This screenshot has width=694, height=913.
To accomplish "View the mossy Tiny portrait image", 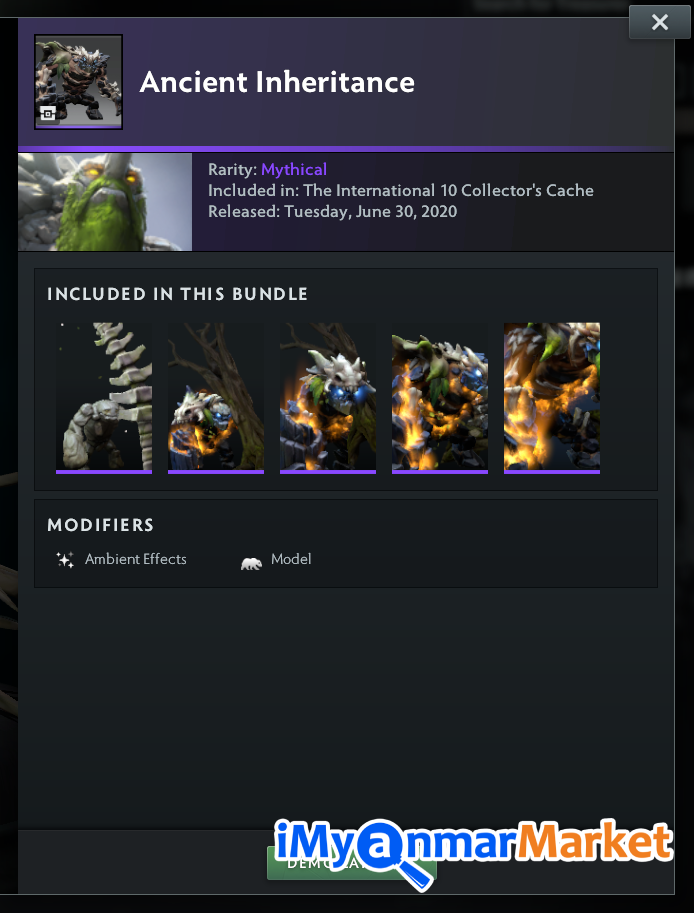I will pyautogui.click(x=105, y=202).
